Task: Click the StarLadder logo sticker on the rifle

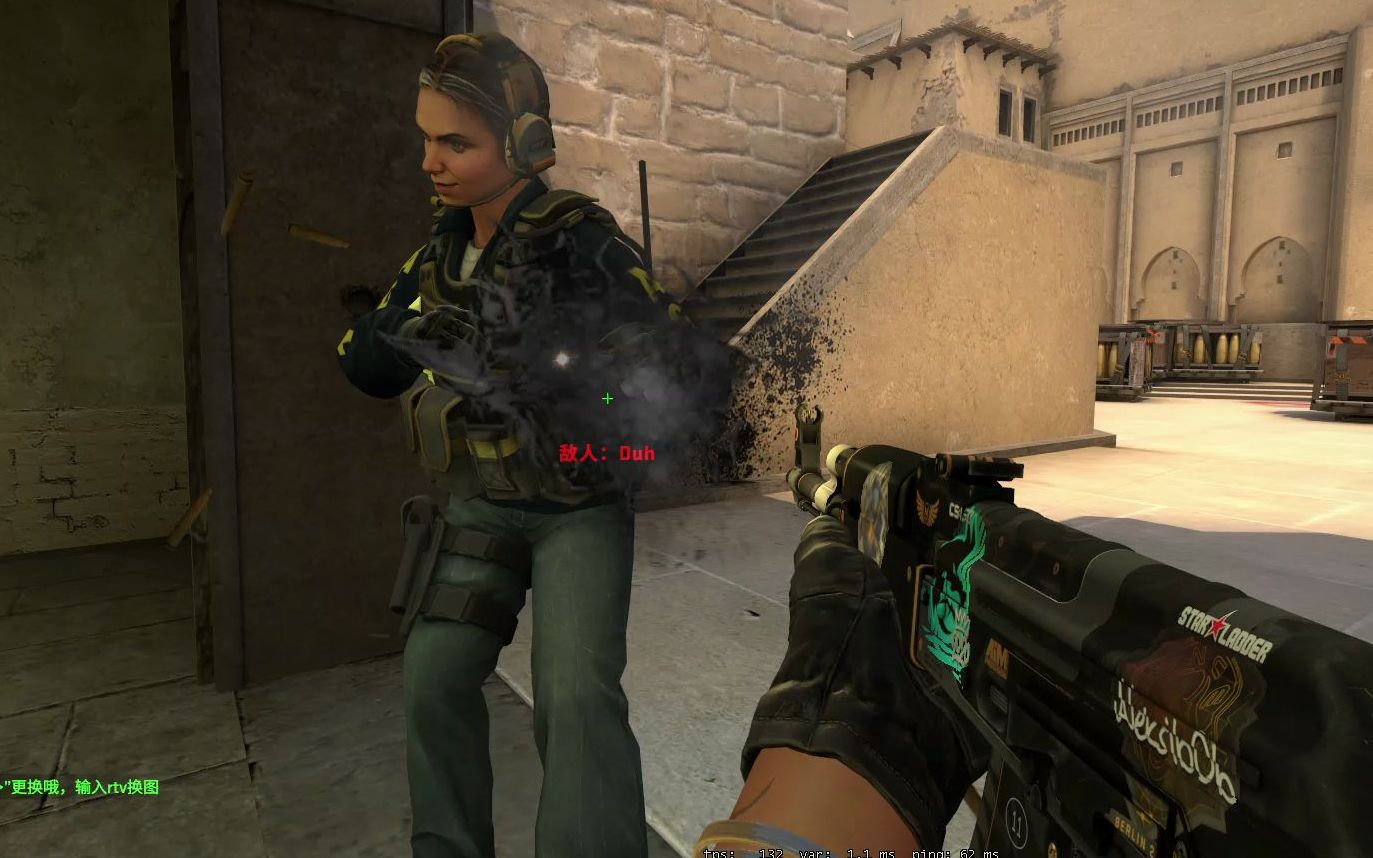Action: (x=1224, y=626)
